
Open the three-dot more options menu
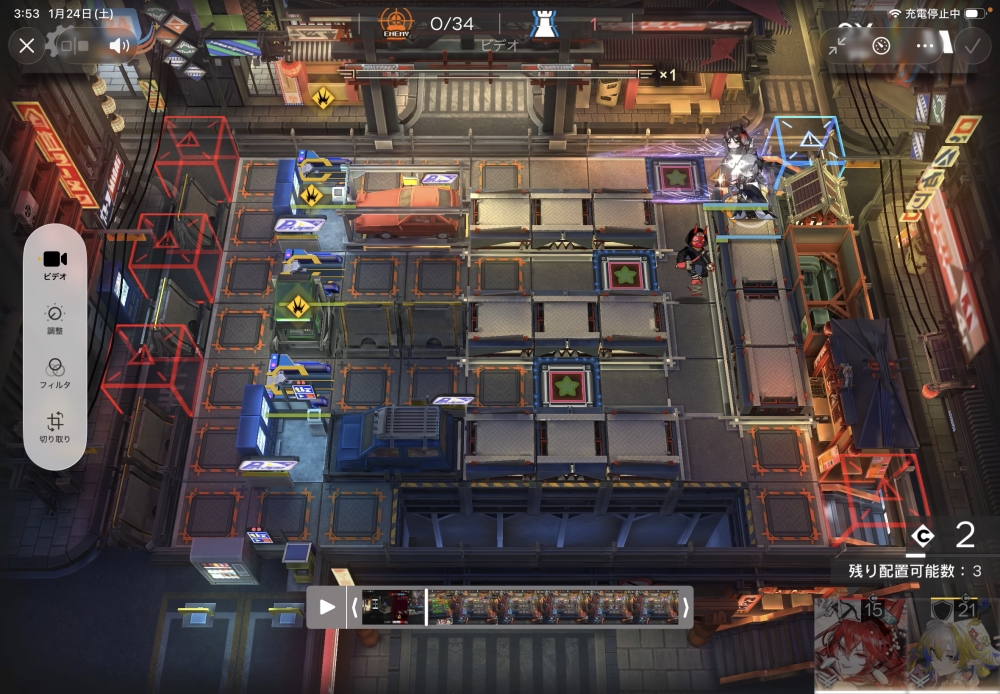(x=925, y=45)
